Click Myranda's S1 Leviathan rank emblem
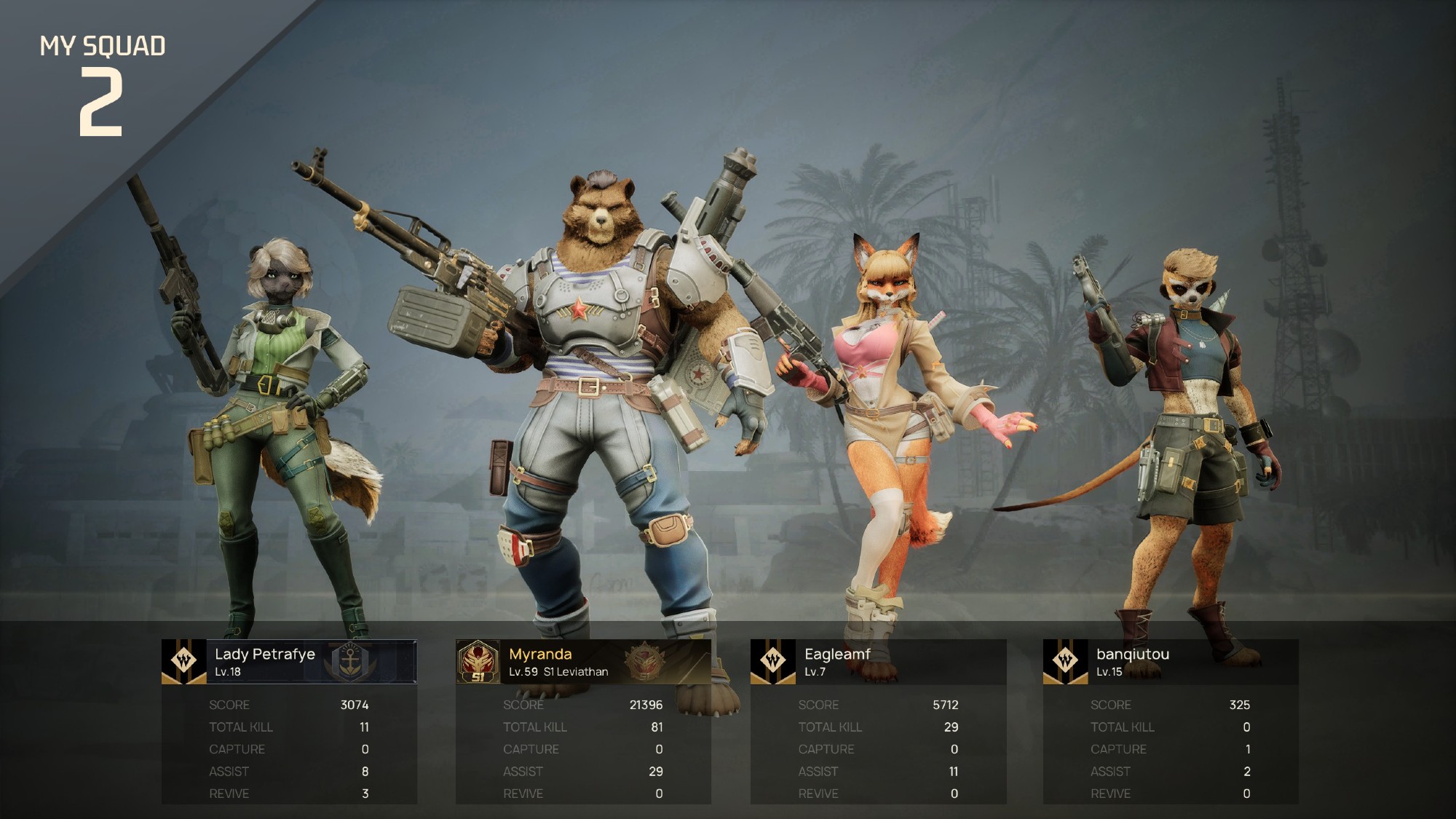Screen dimensions: 1456x819 click(x=478, y=662)
